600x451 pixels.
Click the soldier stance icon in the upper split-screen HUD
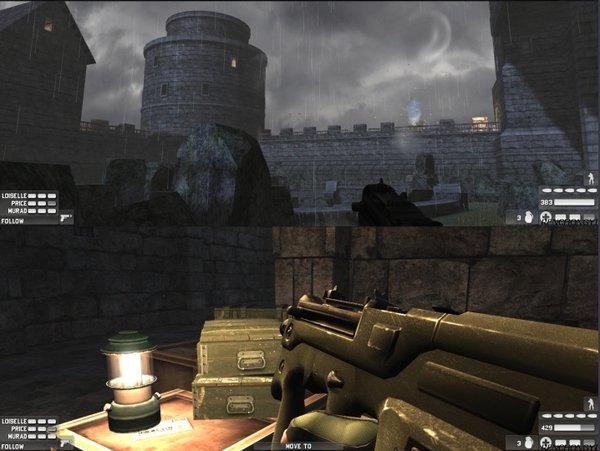(x=589, y=178)
